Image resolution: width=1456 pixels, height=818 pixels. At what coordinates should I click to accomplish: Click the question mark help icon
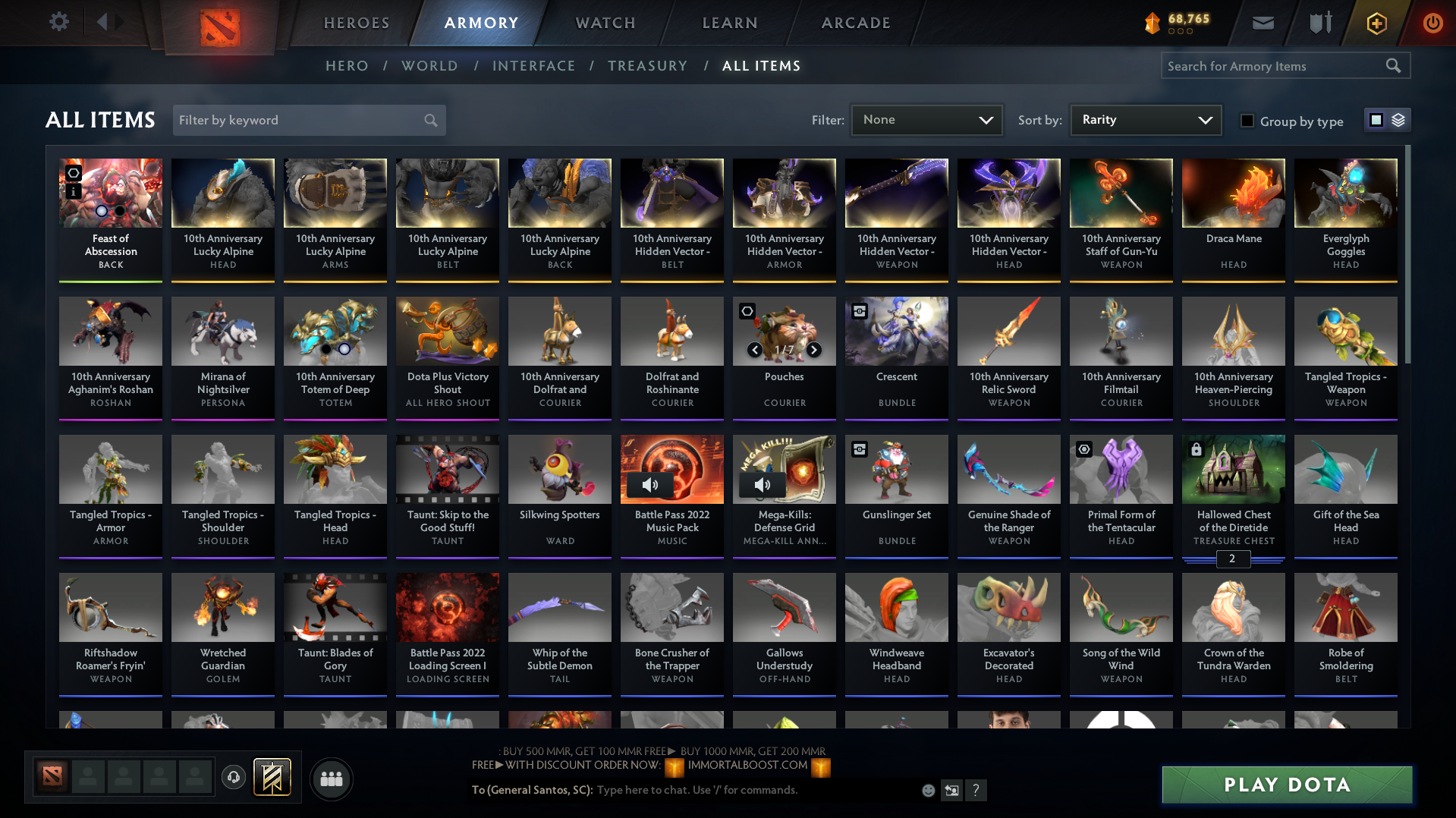976,790
